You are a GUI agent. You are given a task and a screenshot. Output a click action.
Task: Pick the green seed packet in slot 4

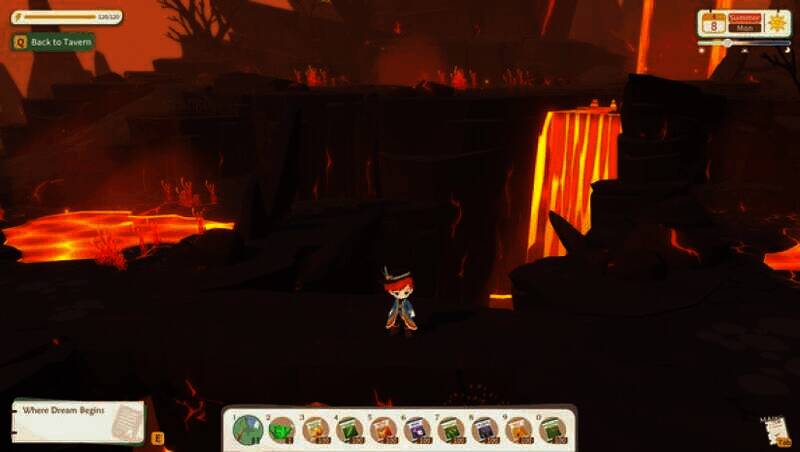pyautogui.click(x=350, y=430)
